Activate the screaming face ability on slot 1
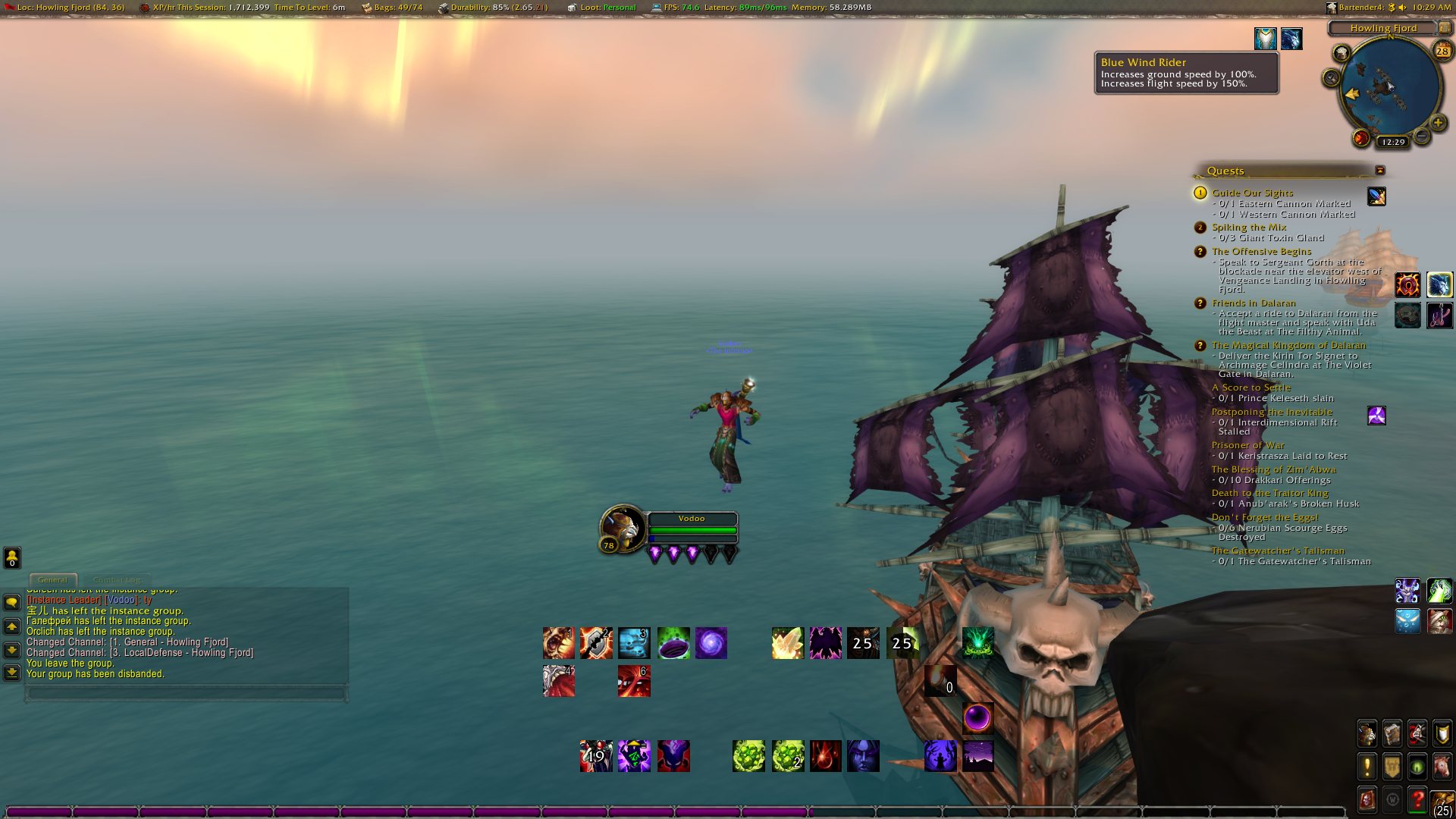Image resolution: width=1456 pixels, height=819 pixels. click(558, 643)
